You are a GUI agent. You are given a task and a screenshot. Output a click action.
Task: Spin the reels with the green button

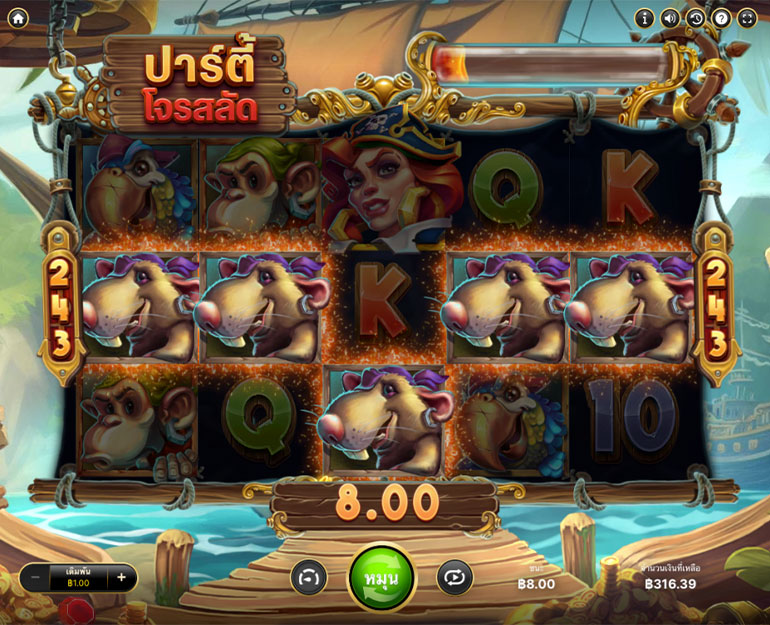(x=381, y=577)
